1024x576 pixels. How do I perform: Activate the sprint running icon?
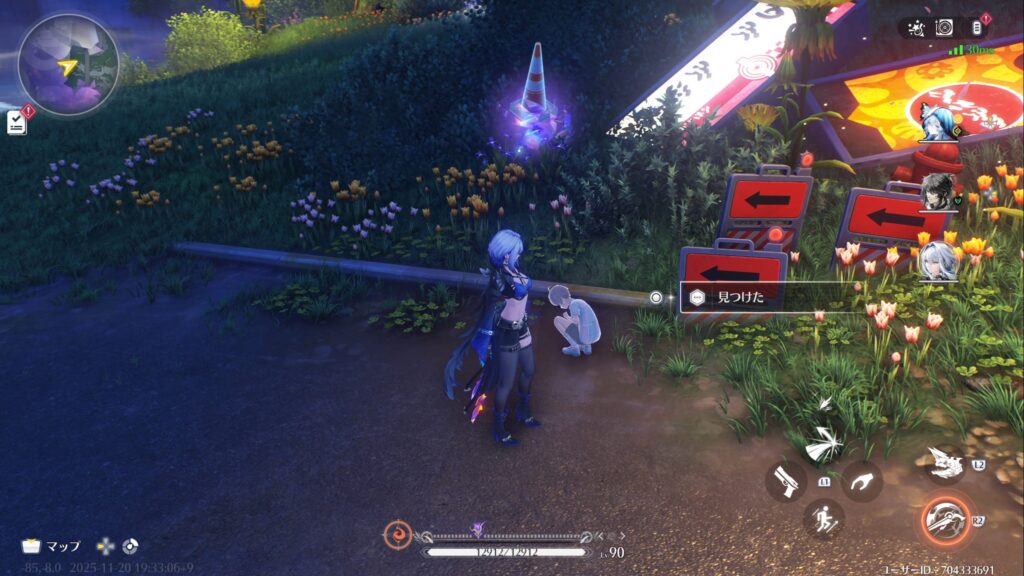[x=823, y=519]
